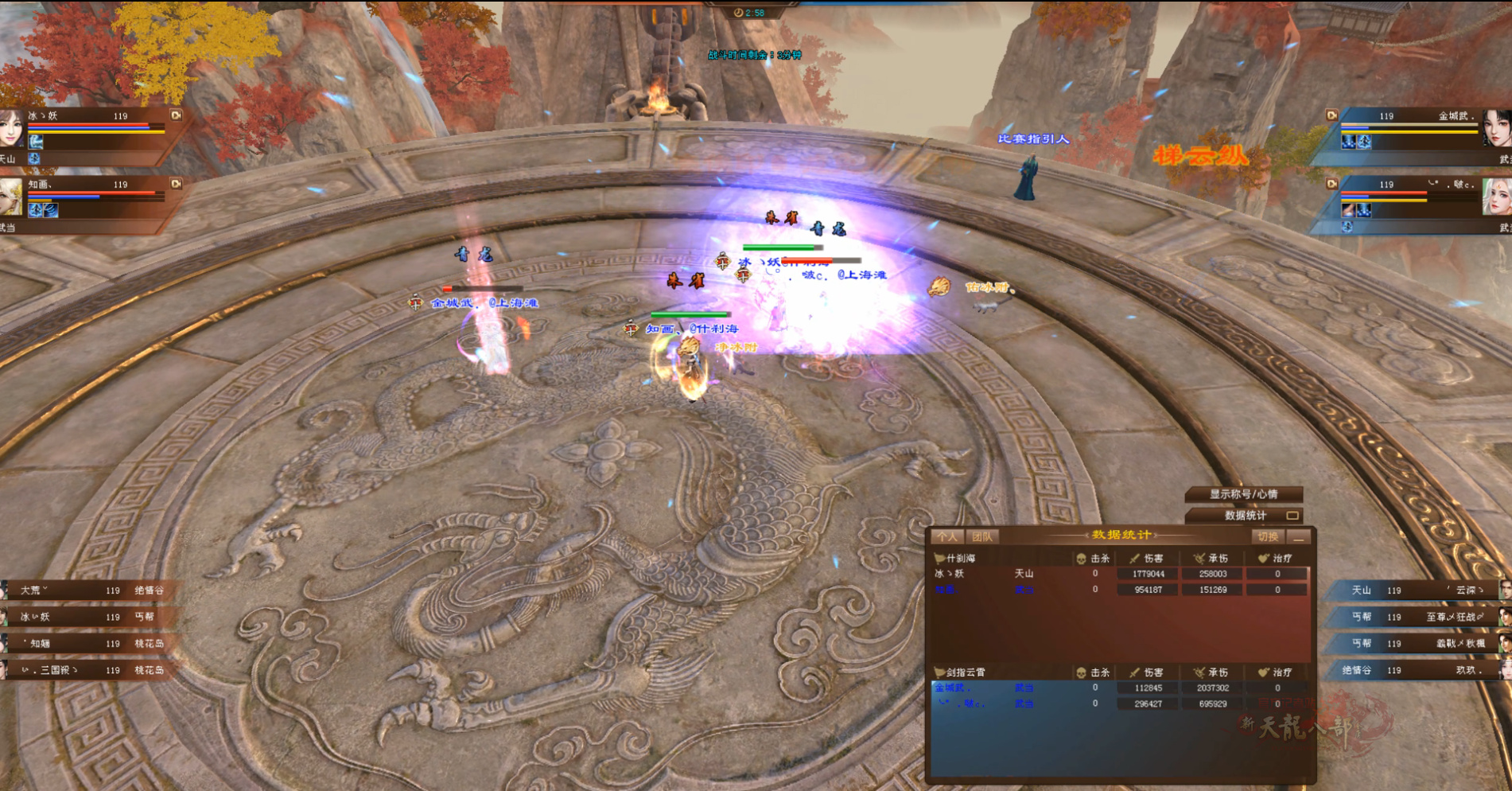Minimize the 数据统计 panel
The width and height of the screenshot is (1512, 791).
click(1299, 537)
